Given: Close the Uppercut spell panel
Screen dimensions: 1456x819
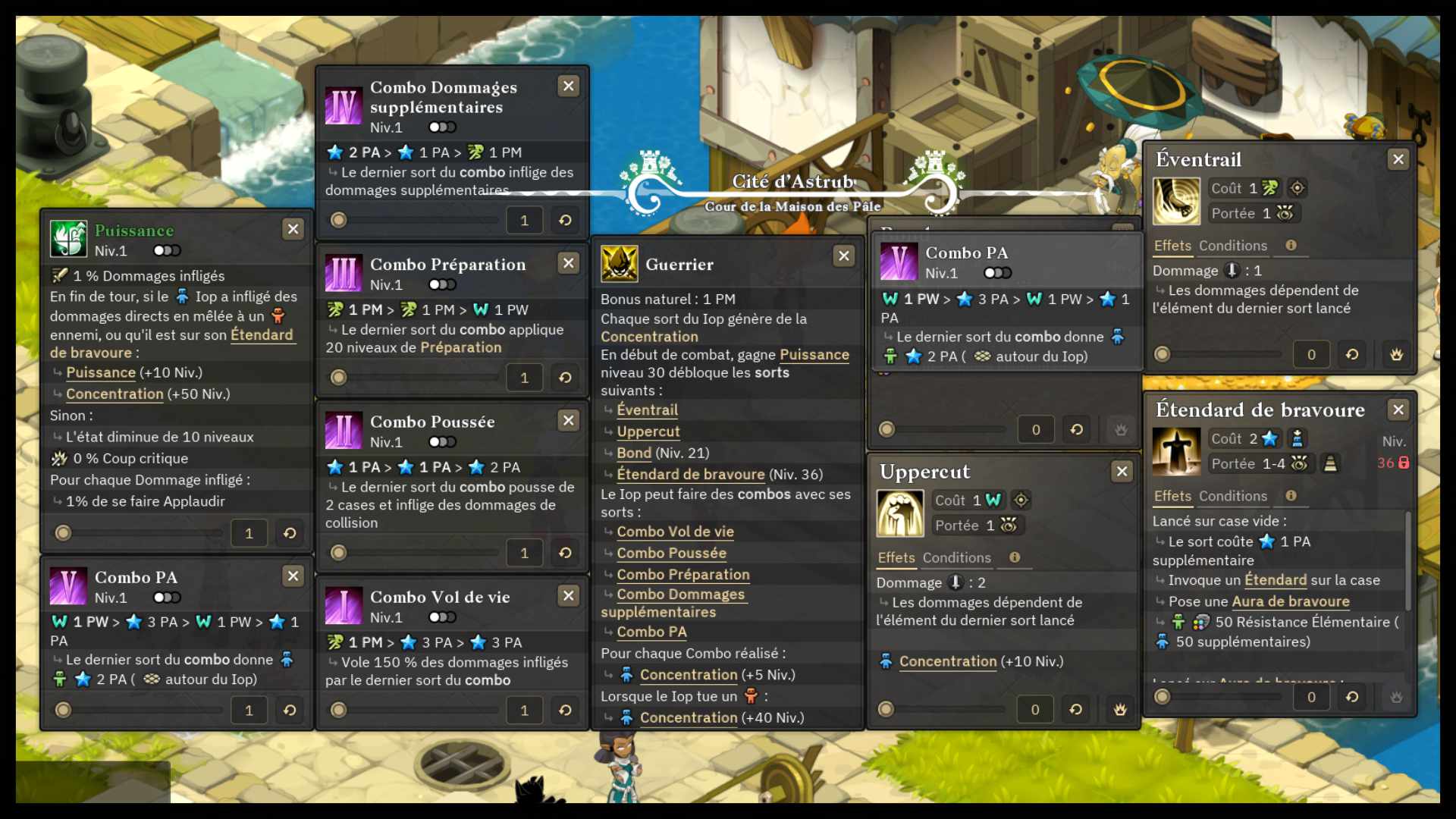Looking at the screenshot, I should pyautogui.click(x=1122, y=472).
